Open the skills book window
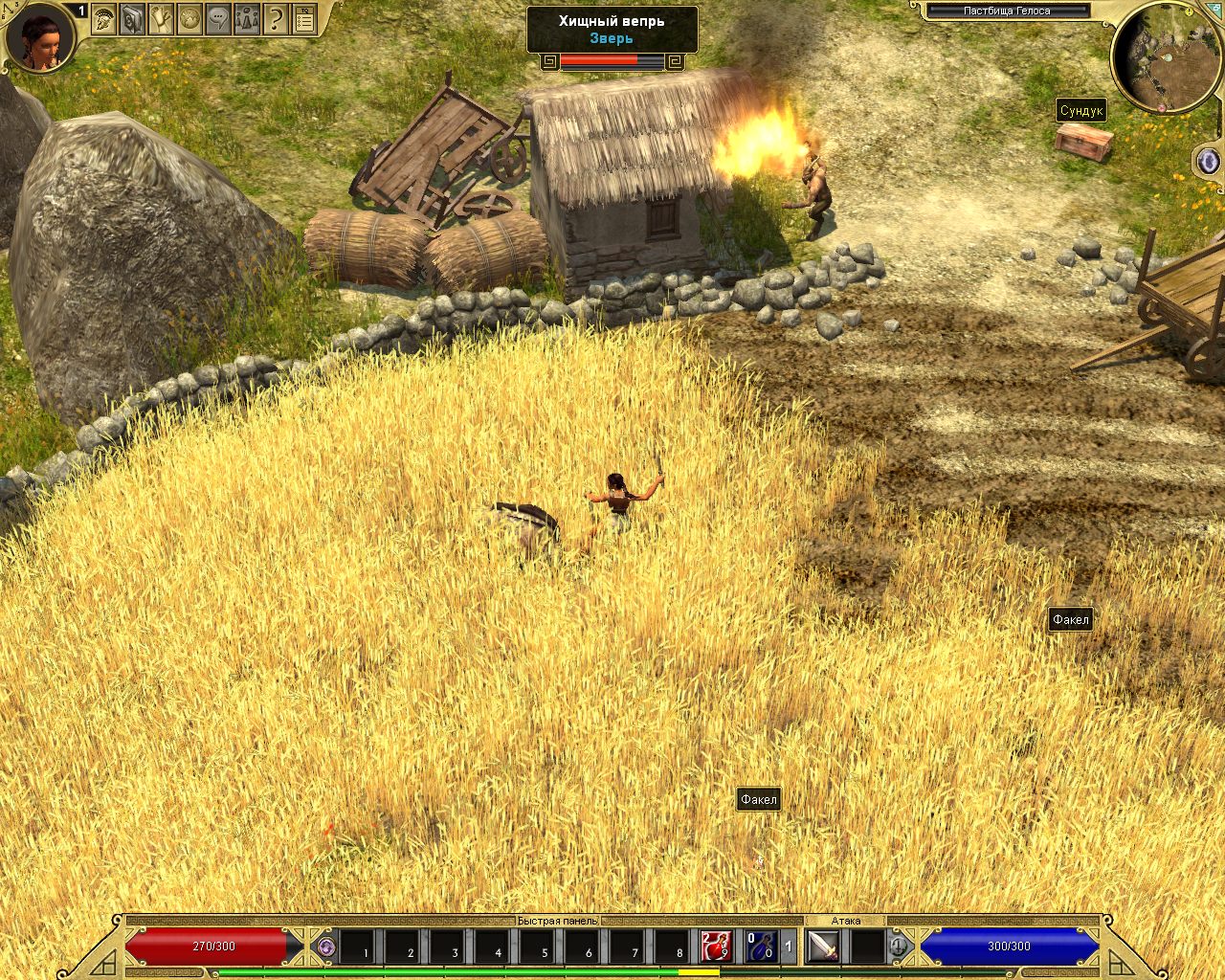This screenshot has width=1225, height=980. pos(132,17)
